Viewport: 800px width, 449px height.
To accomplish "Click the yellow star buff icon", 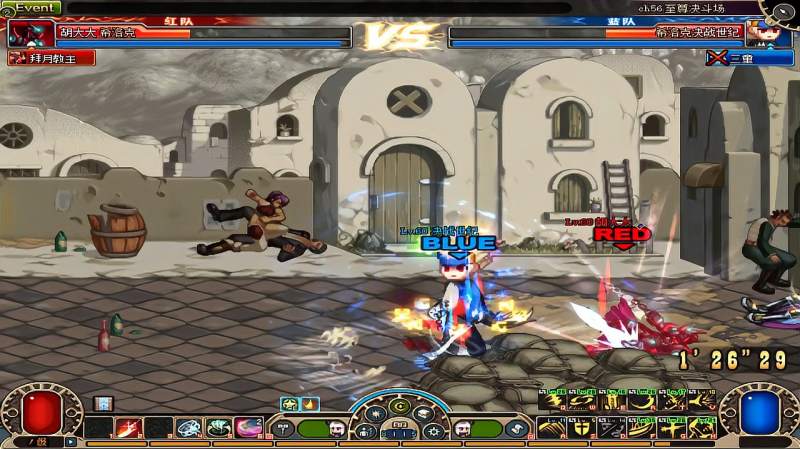I will tap(289, 404).
